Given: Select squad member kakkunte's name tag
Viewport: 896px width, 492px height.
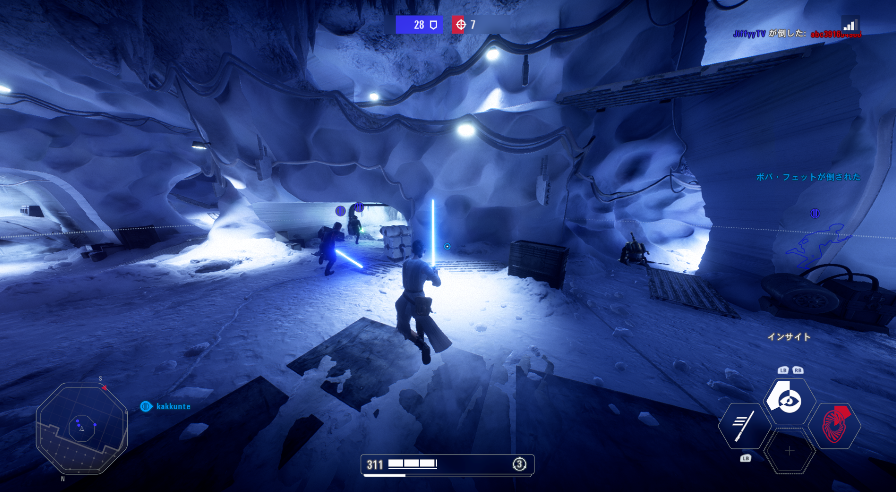Looking at the screenshot, I should 172,406.
